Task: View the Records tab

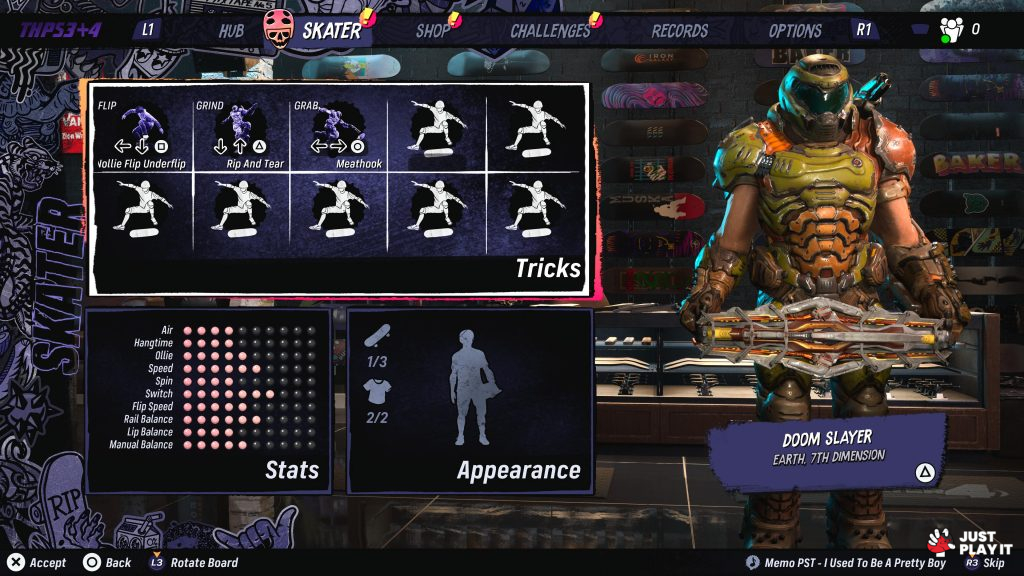Action: pos(679,30)
